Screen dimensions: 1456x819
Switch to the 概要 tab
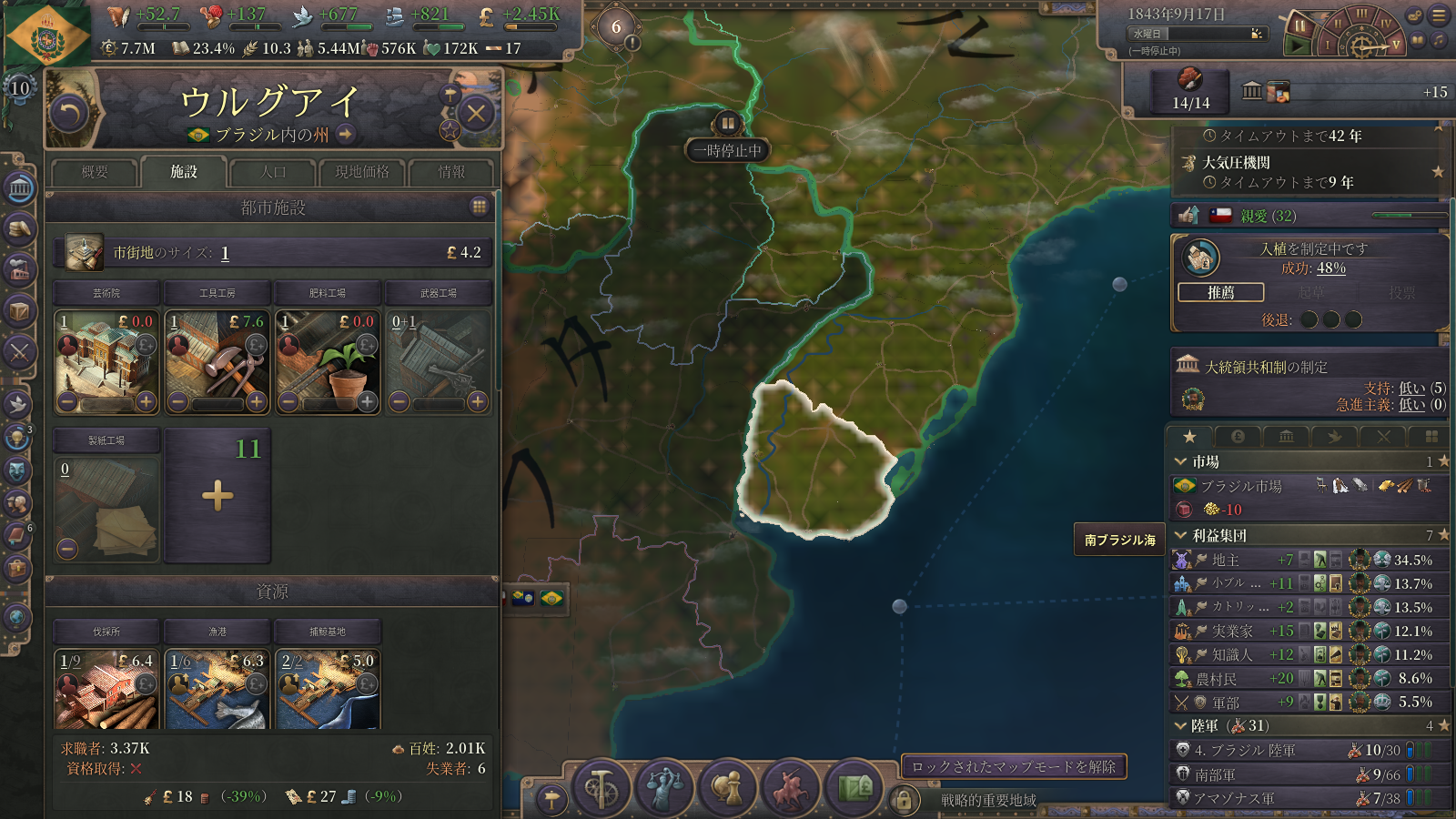pos(95,172)
